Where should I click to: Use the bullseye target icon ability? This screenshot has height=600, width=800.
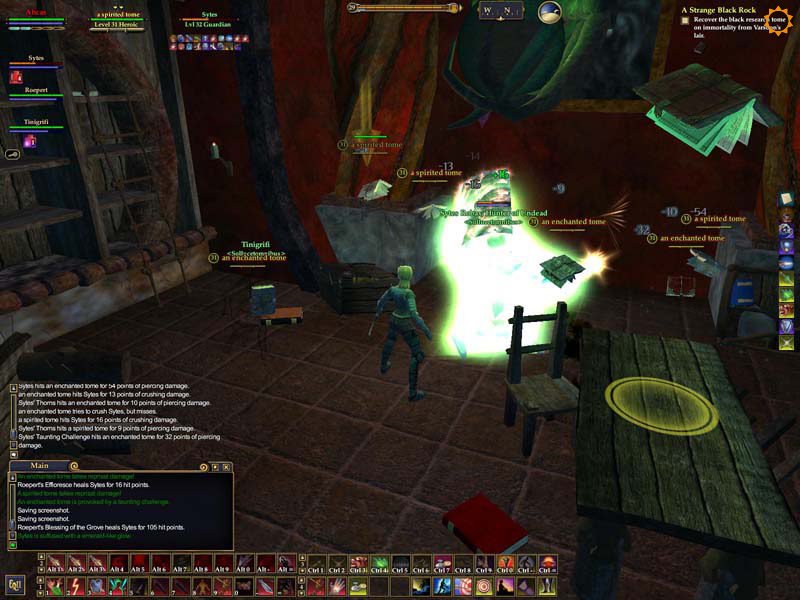(x=485, y=585)
